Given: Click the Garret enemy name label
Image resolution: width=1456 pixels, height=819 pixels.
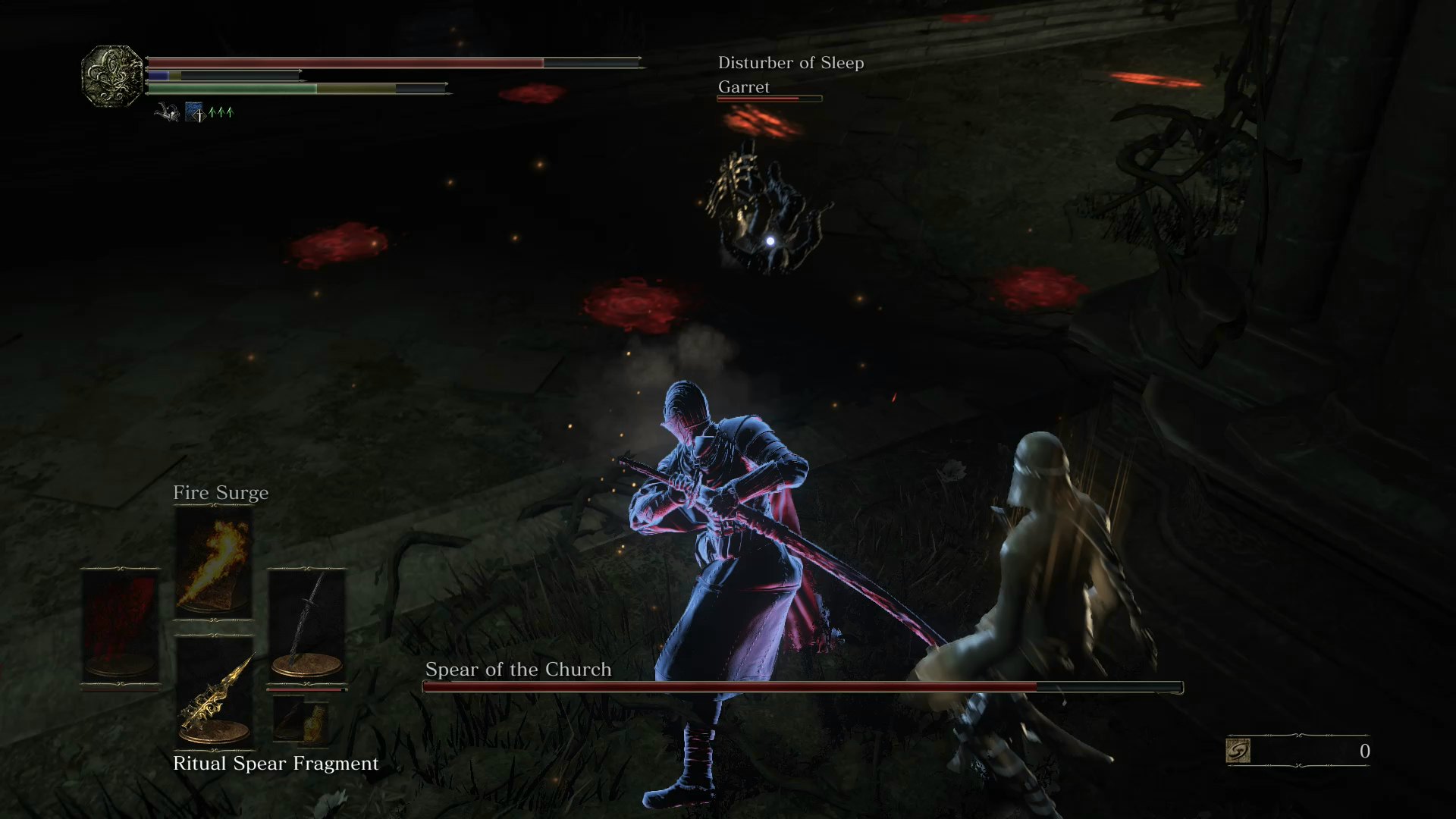Looking at the screenshot, I should coord(744,86).
